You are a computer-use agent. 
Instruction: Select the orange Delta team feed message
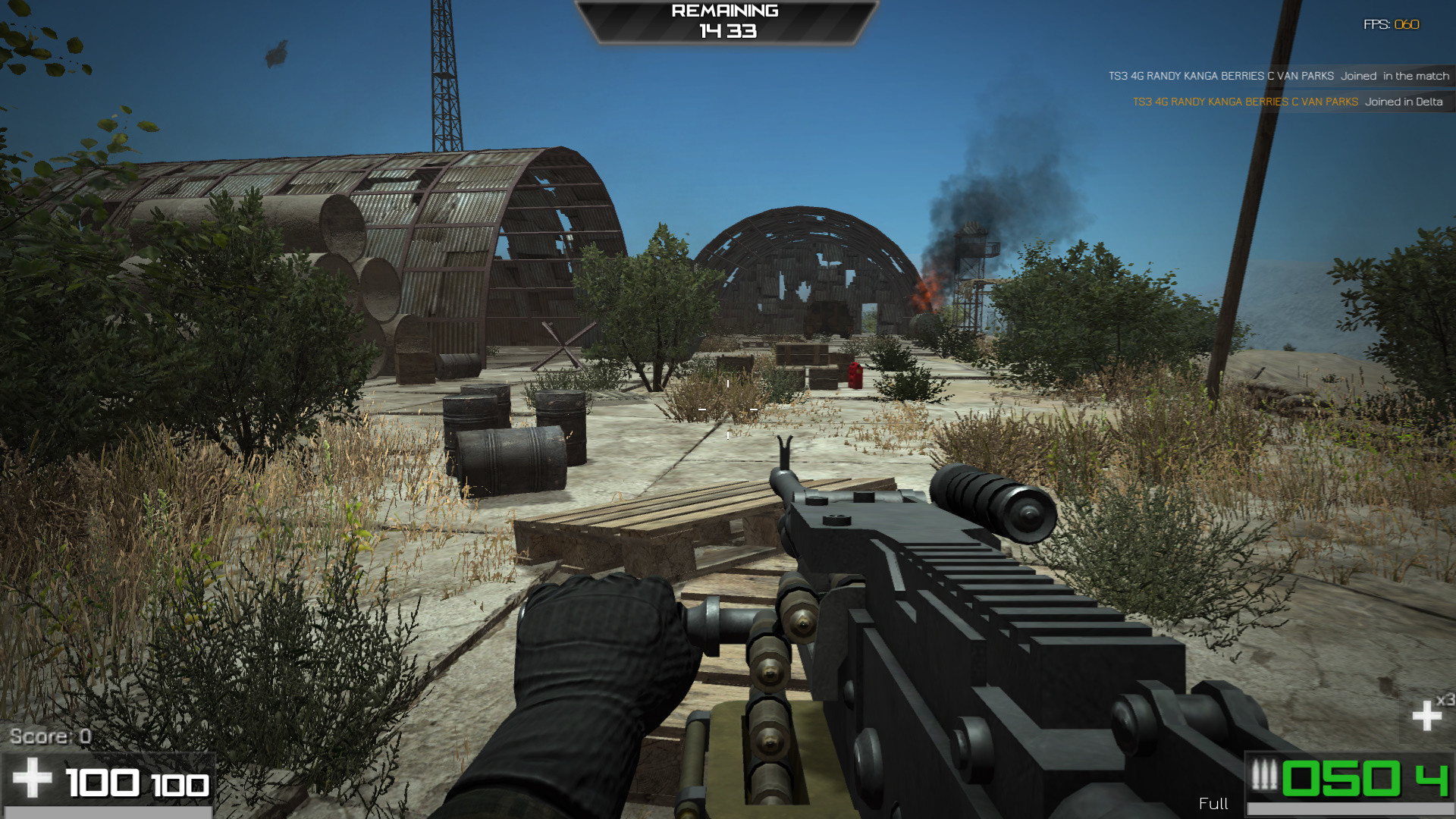[x=1244, y=101]
